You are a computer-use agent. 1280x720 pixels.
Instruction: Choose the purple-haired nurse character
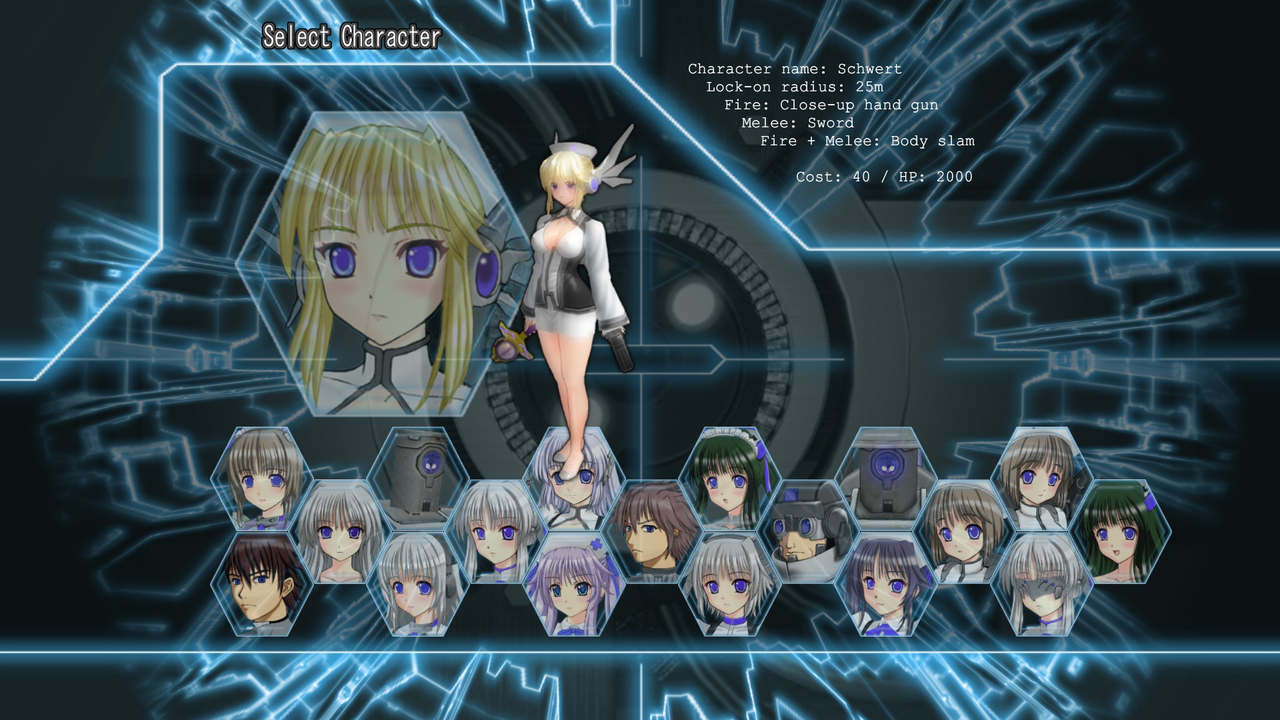pos(573,586)
